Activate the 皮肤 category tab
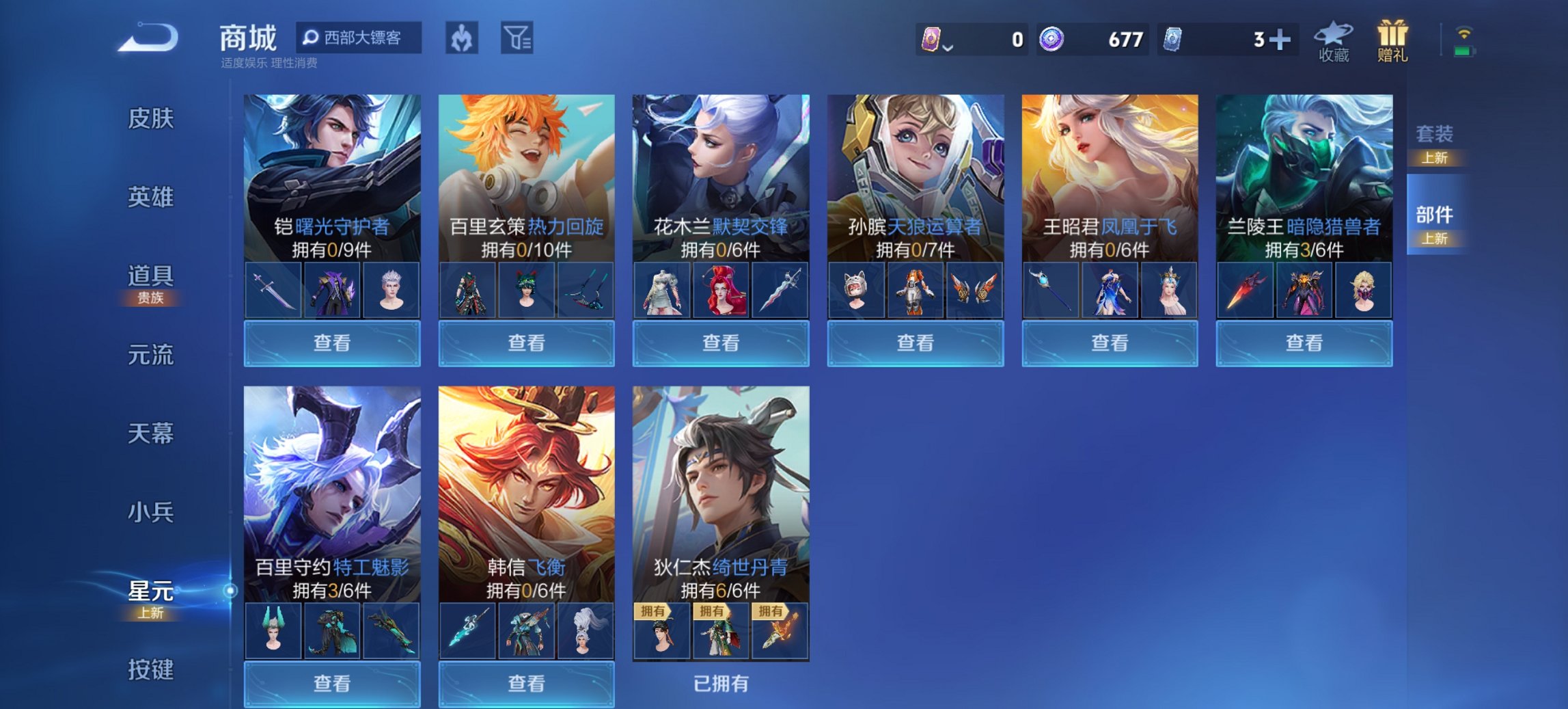This screenshot has height=709, width=1568. tap(152, 119)
